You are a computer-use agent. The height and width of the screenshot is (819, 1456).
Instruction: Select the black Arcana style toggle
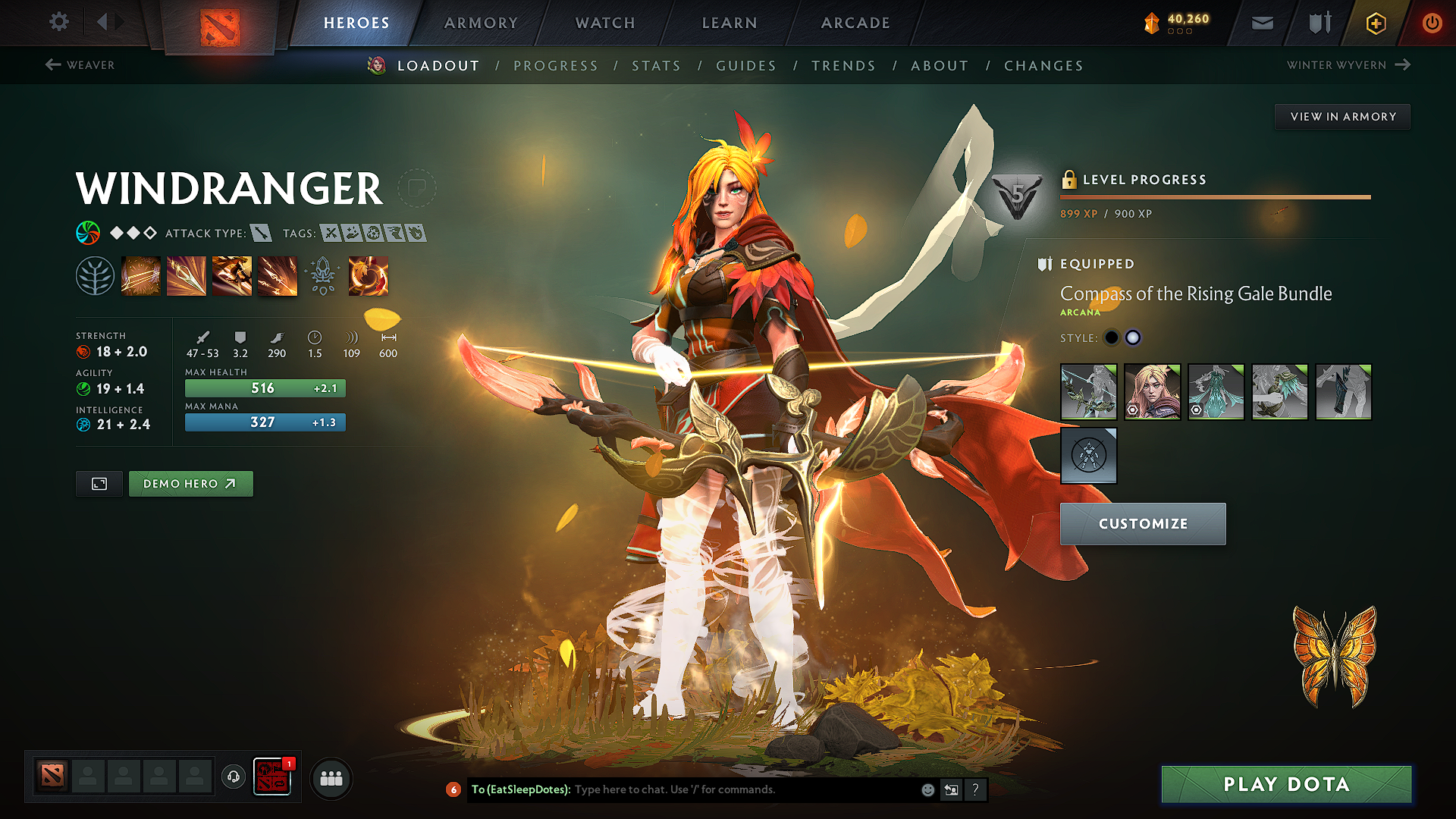tap(1112, 337)
